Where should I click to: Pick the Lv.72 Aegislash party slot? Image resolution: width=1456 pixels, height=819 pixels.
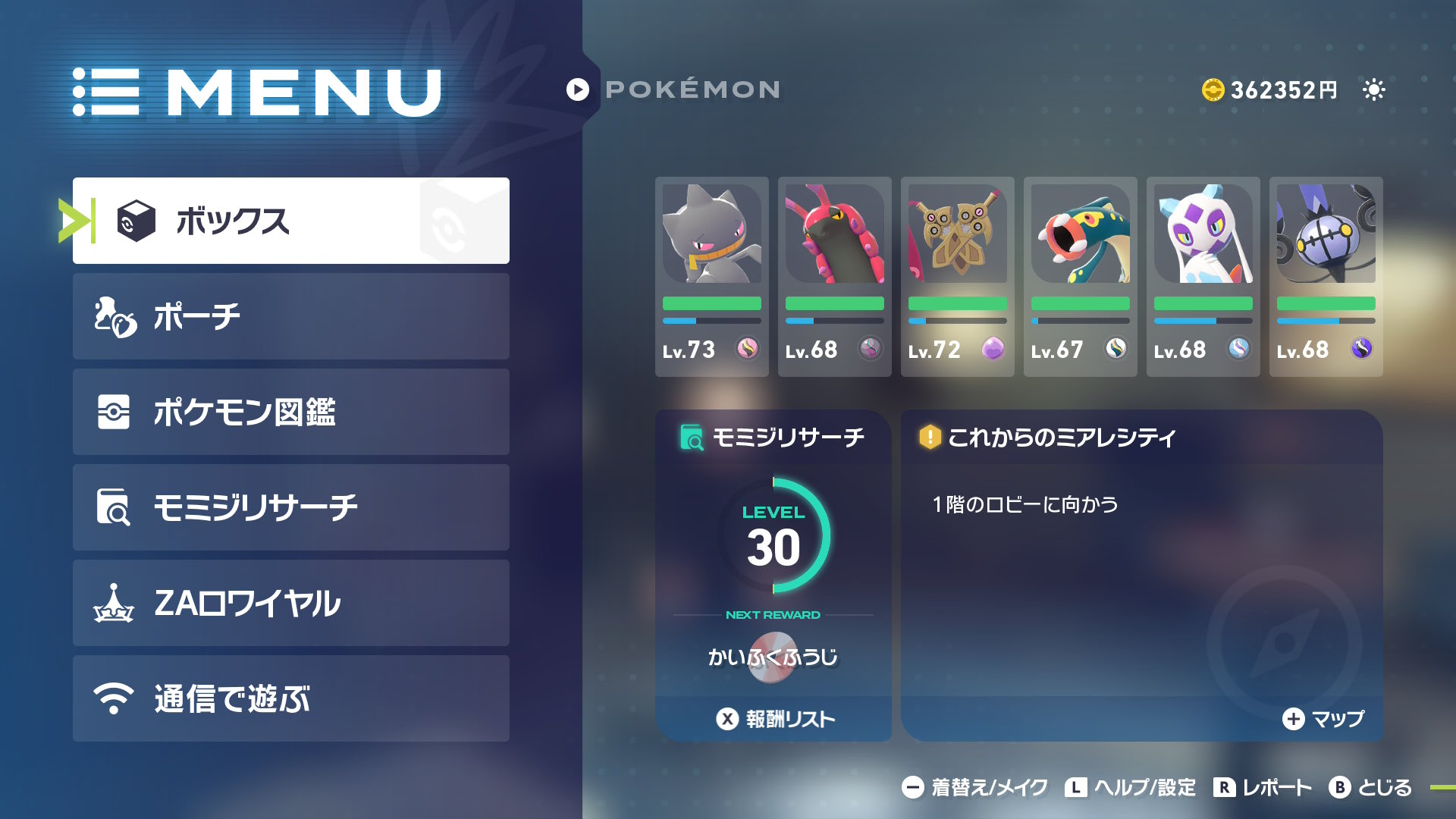pyautogui.click(x=957, y=277)
